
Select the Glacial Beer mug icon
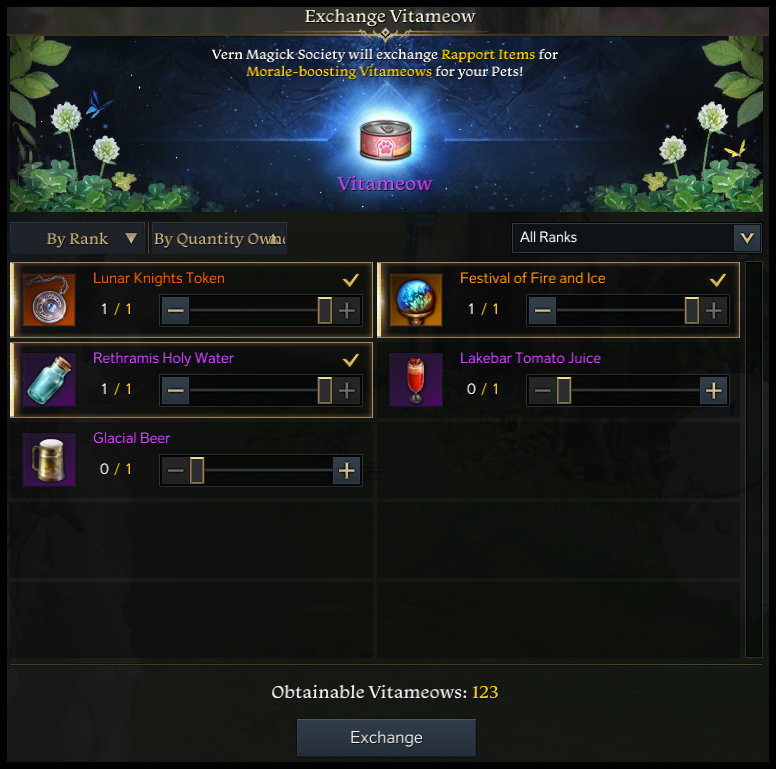[x=49, y=460]
